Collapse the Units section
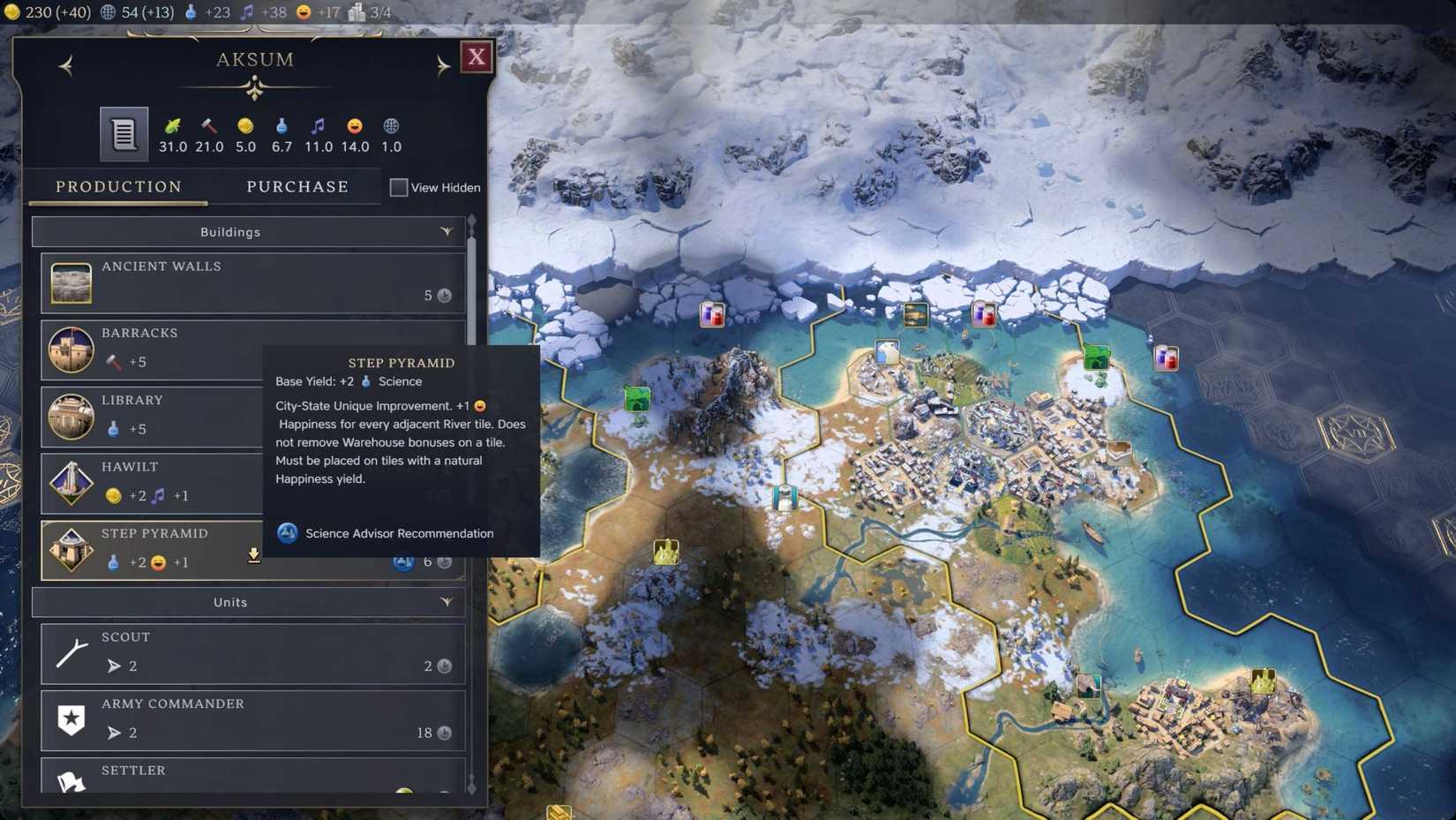This screenshot has height=820, width=1456. [447, 602]
